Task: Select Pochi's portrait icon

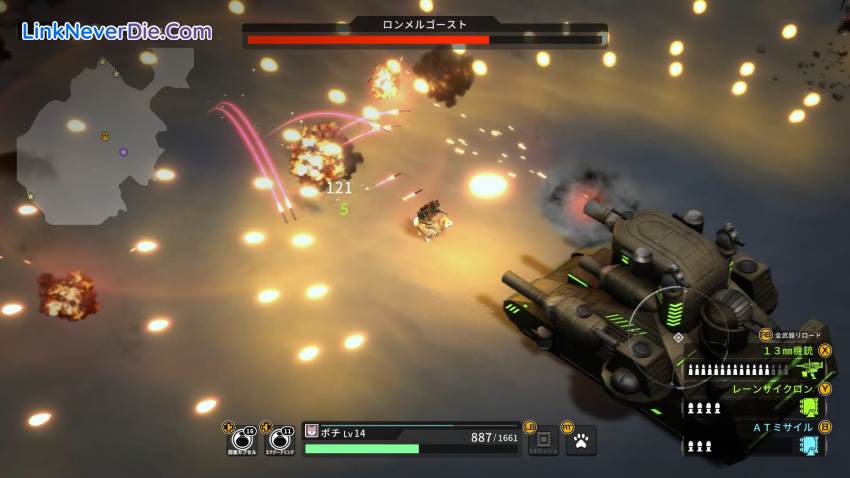Action: (x=311, y=431)
